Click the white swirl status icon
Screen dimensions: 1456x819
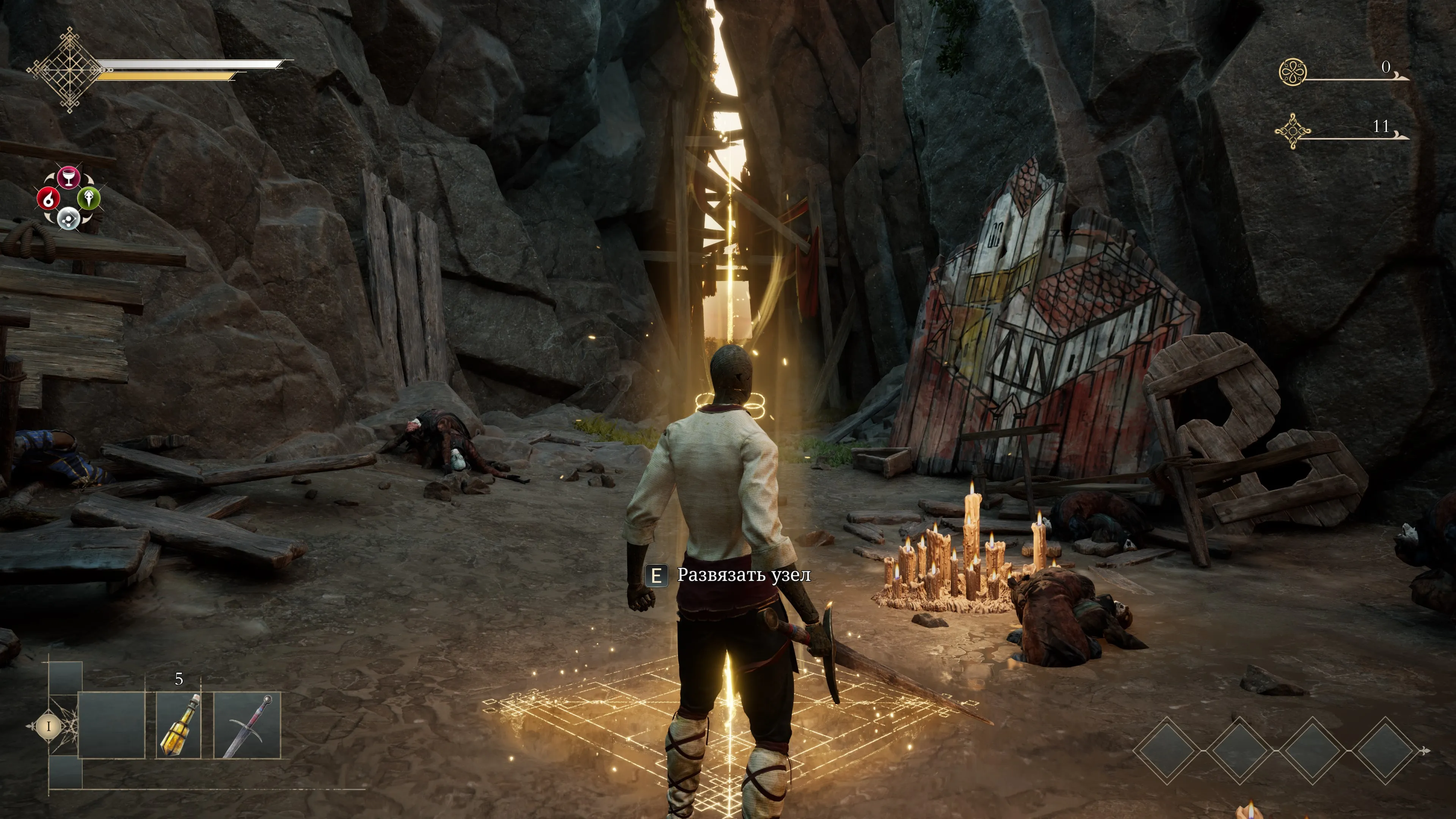(x=68, y=218)
